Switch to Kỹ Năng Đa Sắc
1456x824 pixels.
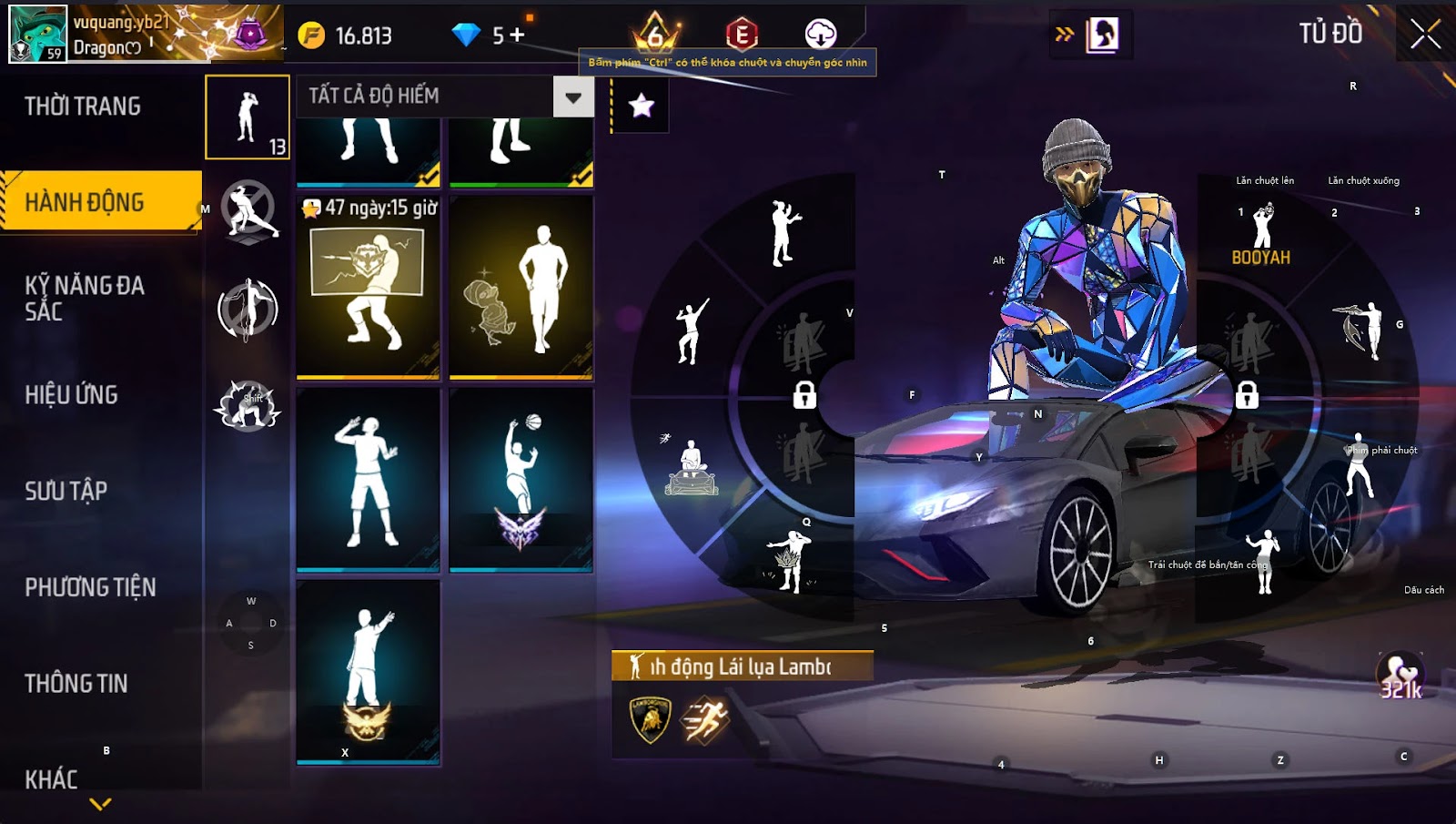pyautogui.click(x=85, y=298)
